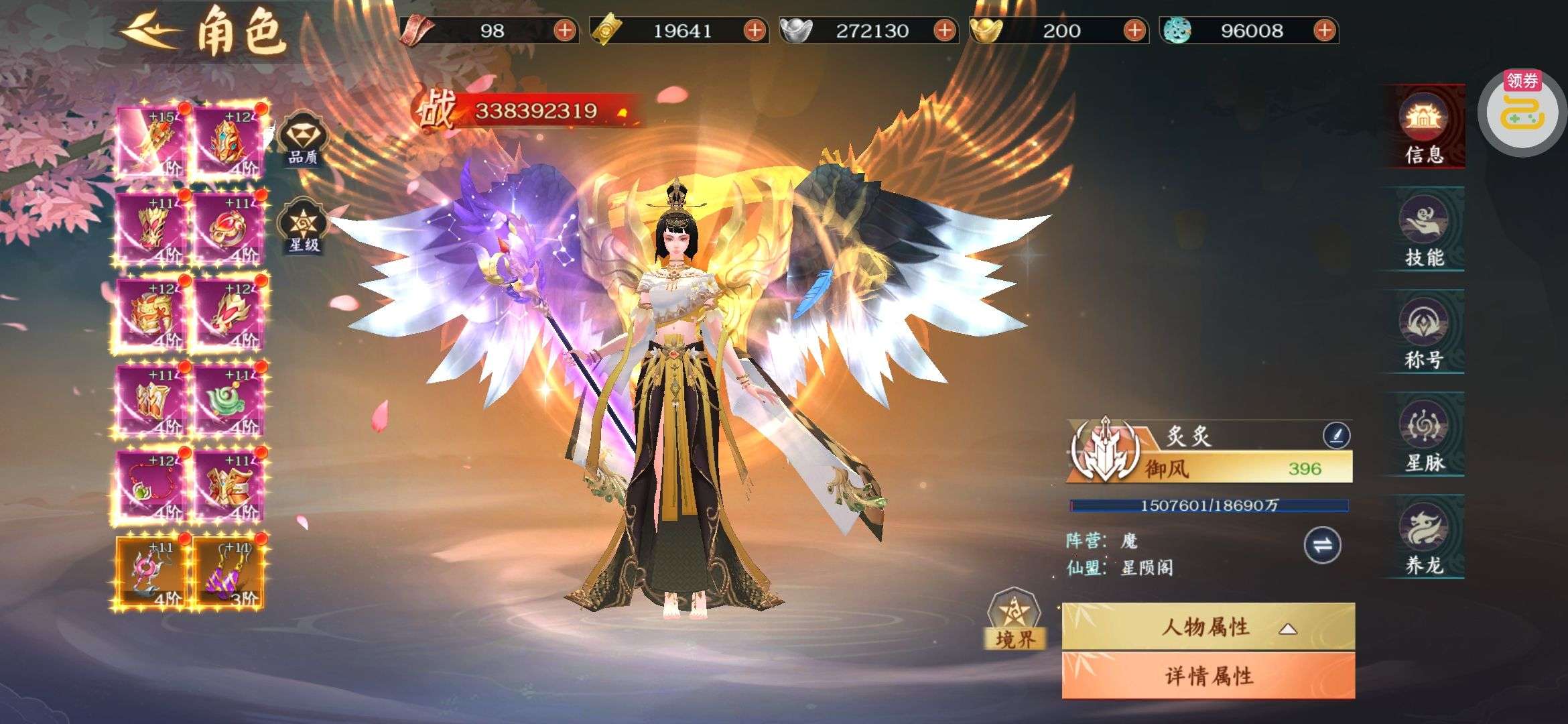This screenshot has height=724, width=1568.
Task: Open the 星脉 star-vein tab
Action: [1424, 435]
